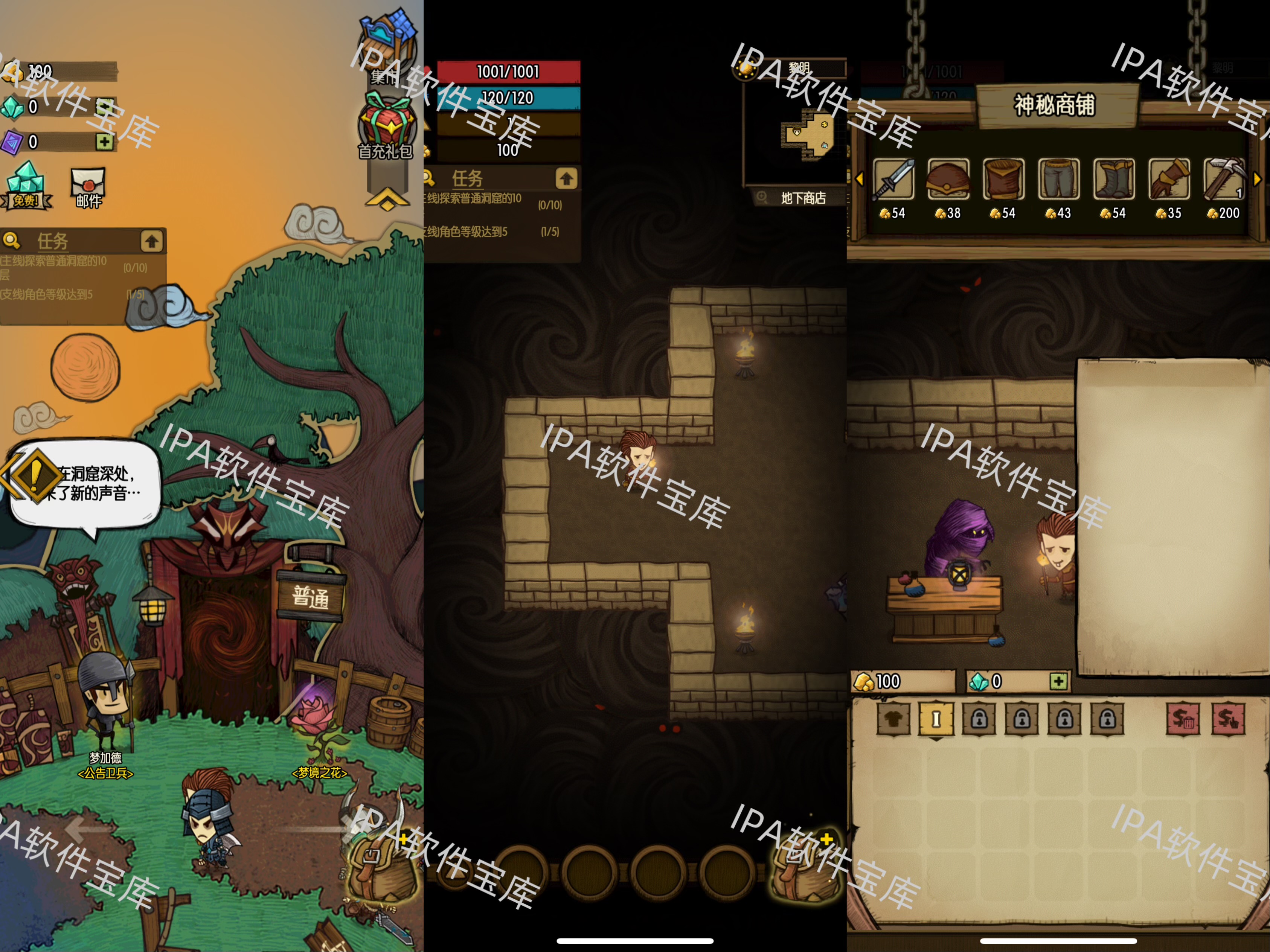This screenshot has height=952, width=1270.
Task: Select the brown glove priced 35 gold
Action: (1168, 180)
